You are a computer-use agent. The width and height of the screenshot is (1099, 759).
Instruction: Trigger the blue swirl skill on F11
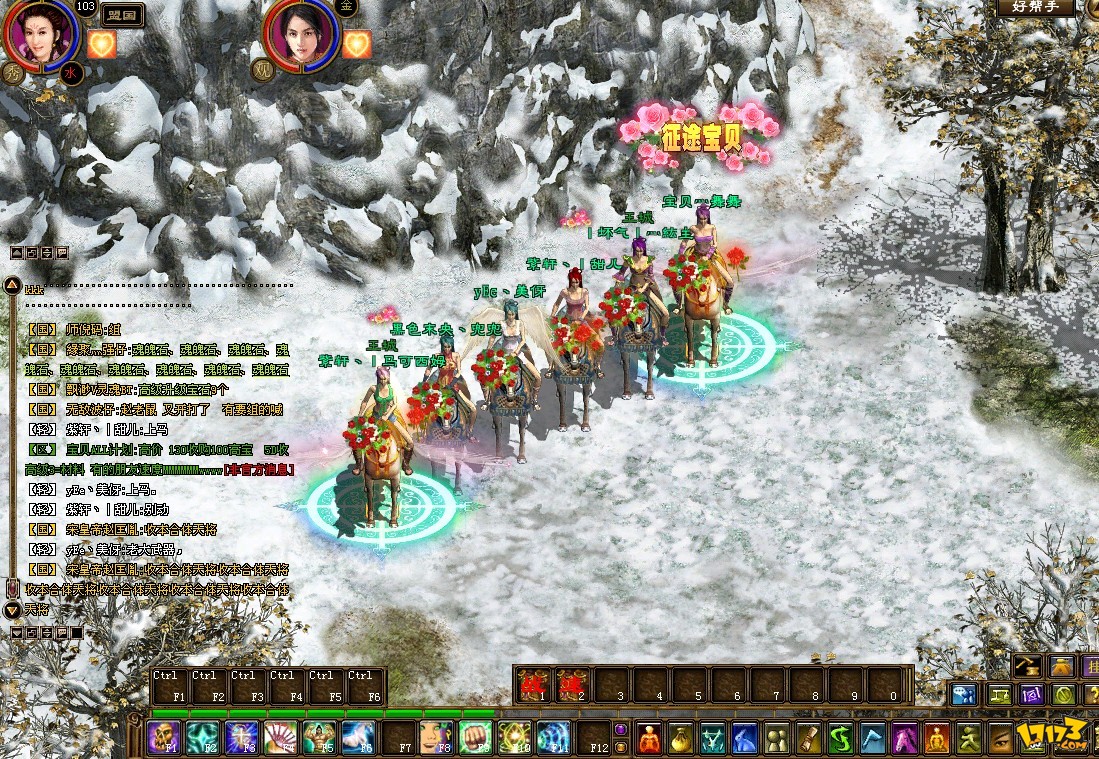click(554, 737)
